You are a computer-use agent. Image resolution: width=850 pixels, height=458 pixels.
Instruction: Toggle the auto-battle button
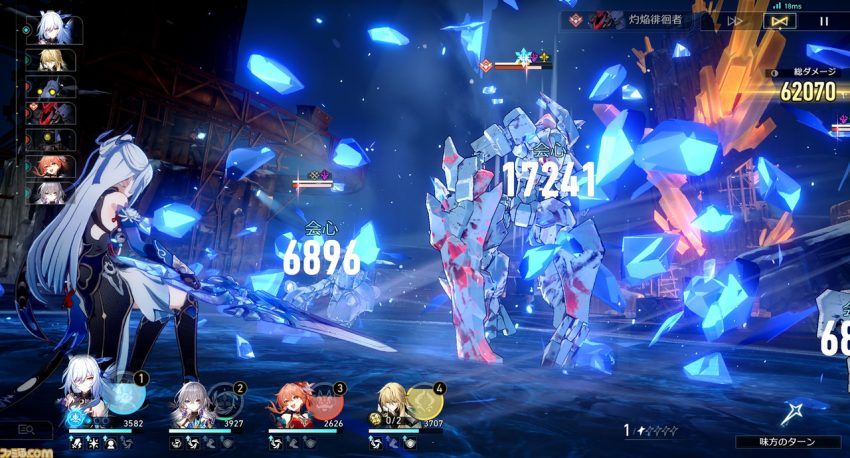781,20
